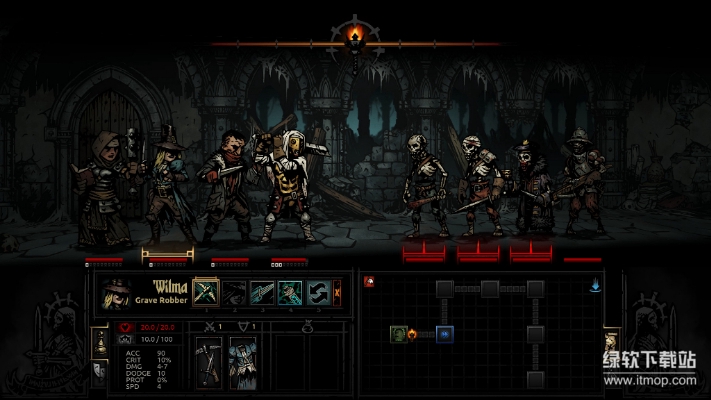This screenshot has height=400, width=711.
Task: Activate the thrown dagger skill
Action: (262, 293)
